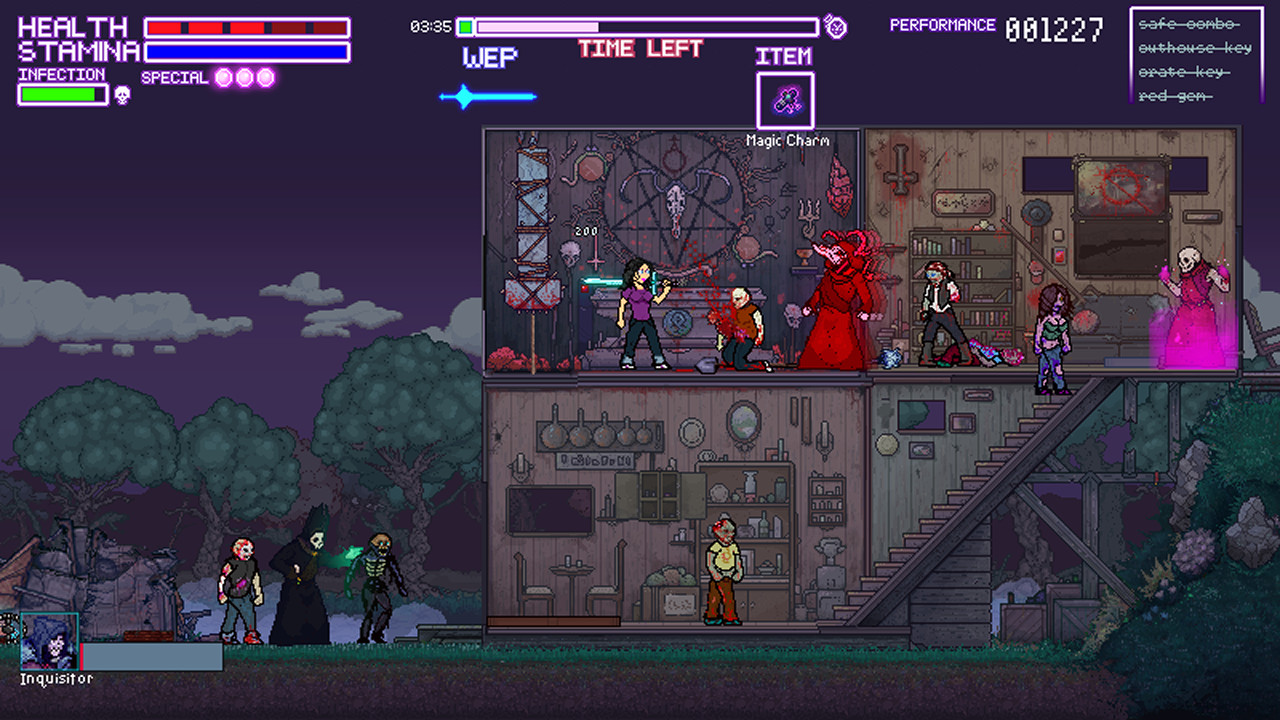Click the skull emblem beside the timer bar
The height and width of the screenshot is (720, 1280).
point(835,27)
